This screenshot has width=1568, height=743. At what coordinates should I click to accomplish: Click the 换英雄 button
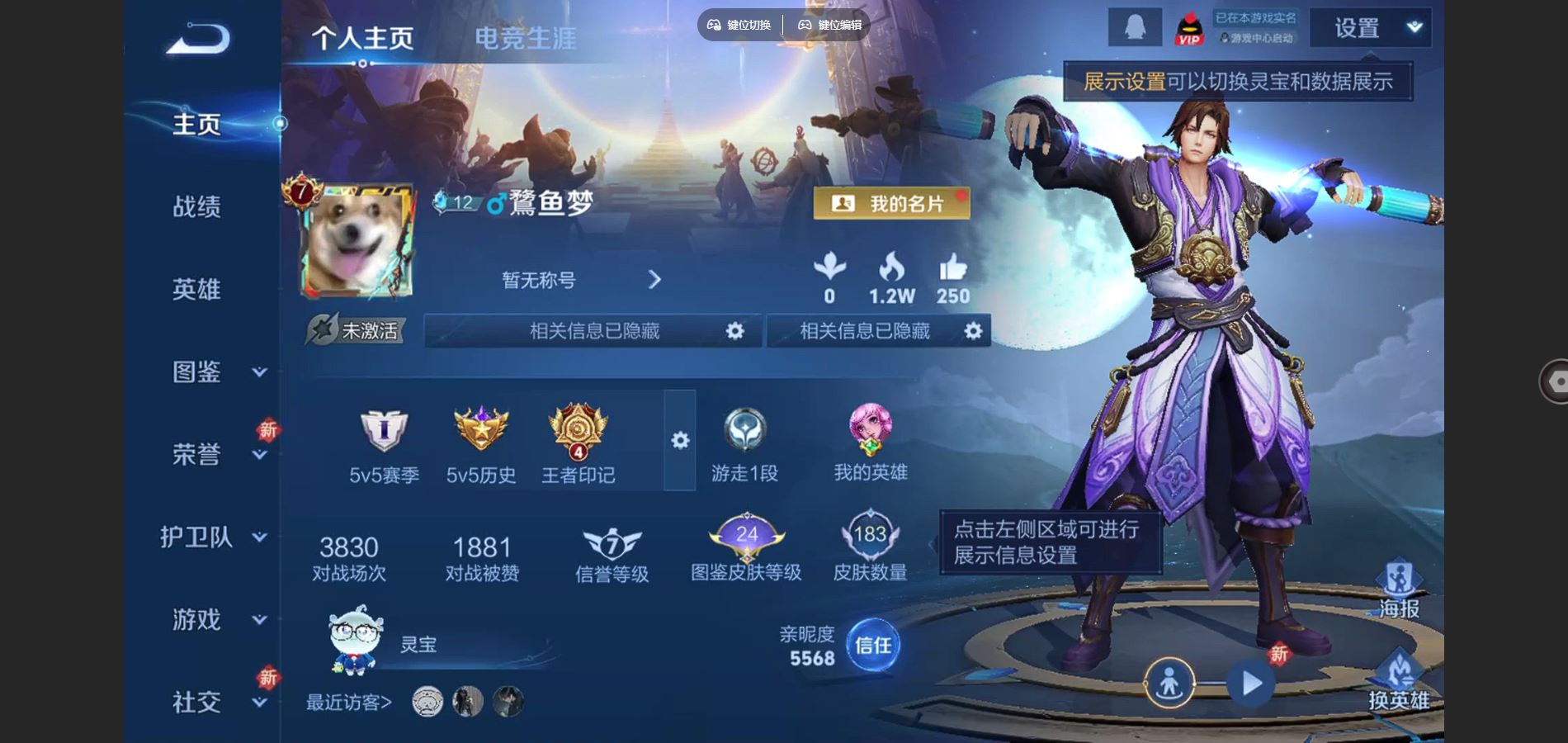[x=1399, y=681]
